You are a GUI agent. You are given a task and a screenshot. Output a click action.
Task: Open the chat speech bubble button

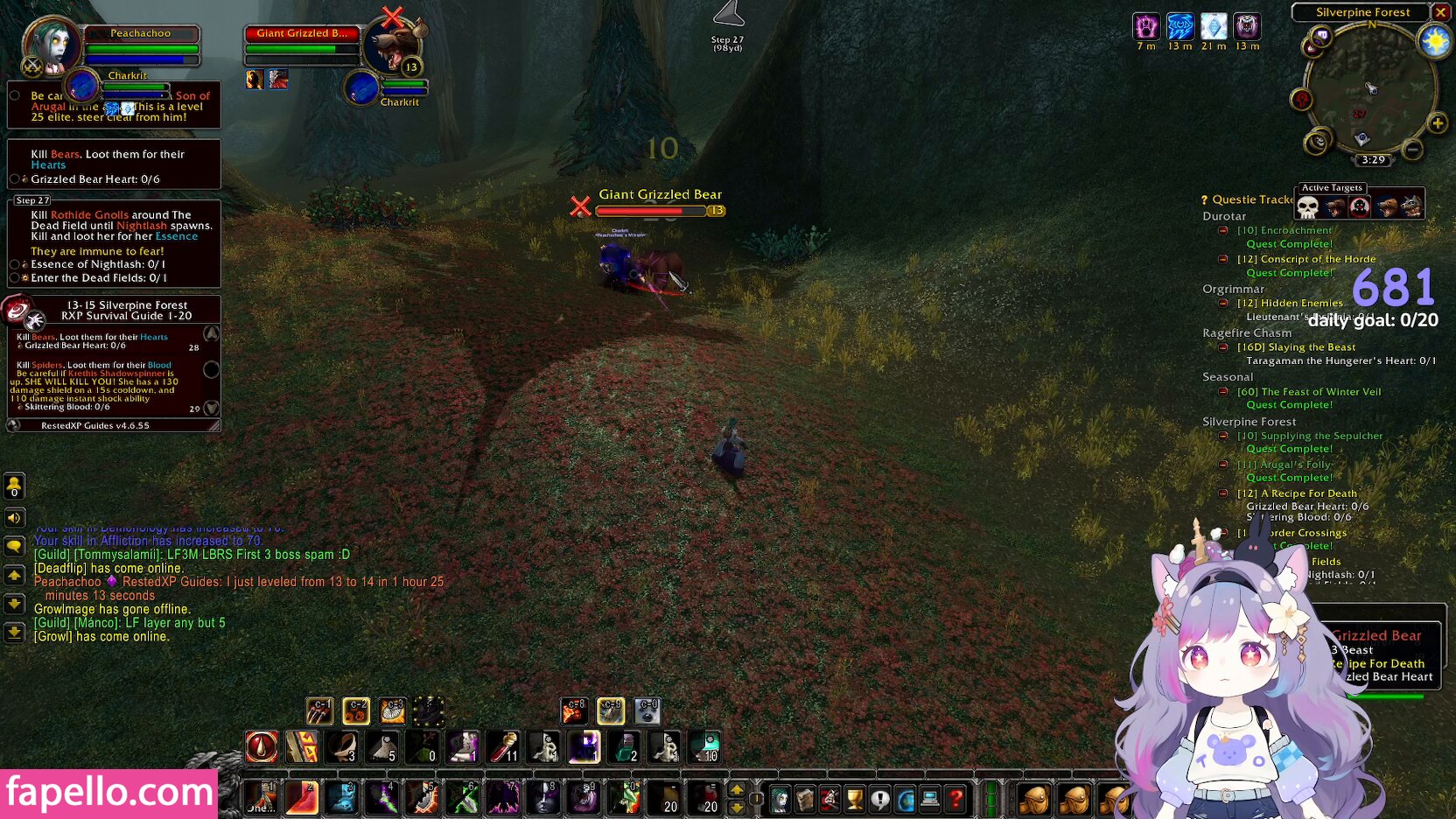tap(15, 547)
